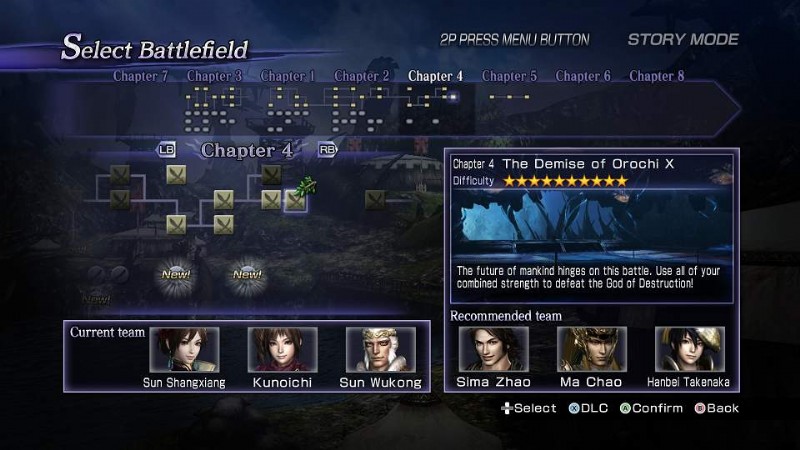
Task: Open the Chapter 8 tab
Action: (x=657, y=76)
